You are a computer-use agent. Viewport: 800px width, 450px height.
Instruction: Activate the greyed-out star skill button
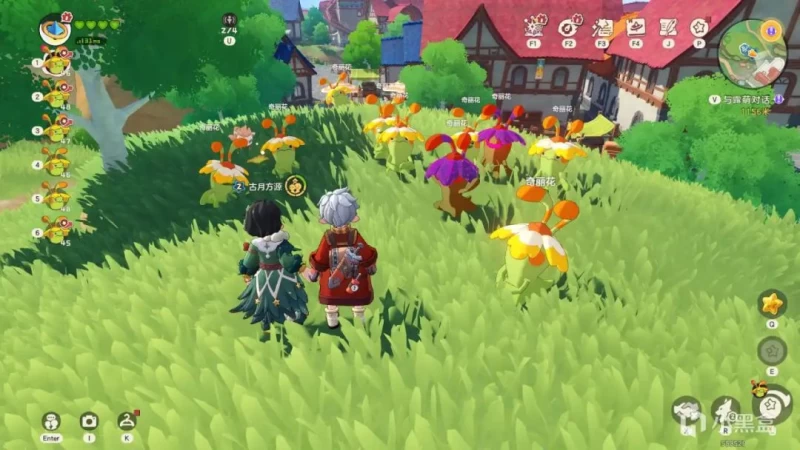(x=771, y=350)
